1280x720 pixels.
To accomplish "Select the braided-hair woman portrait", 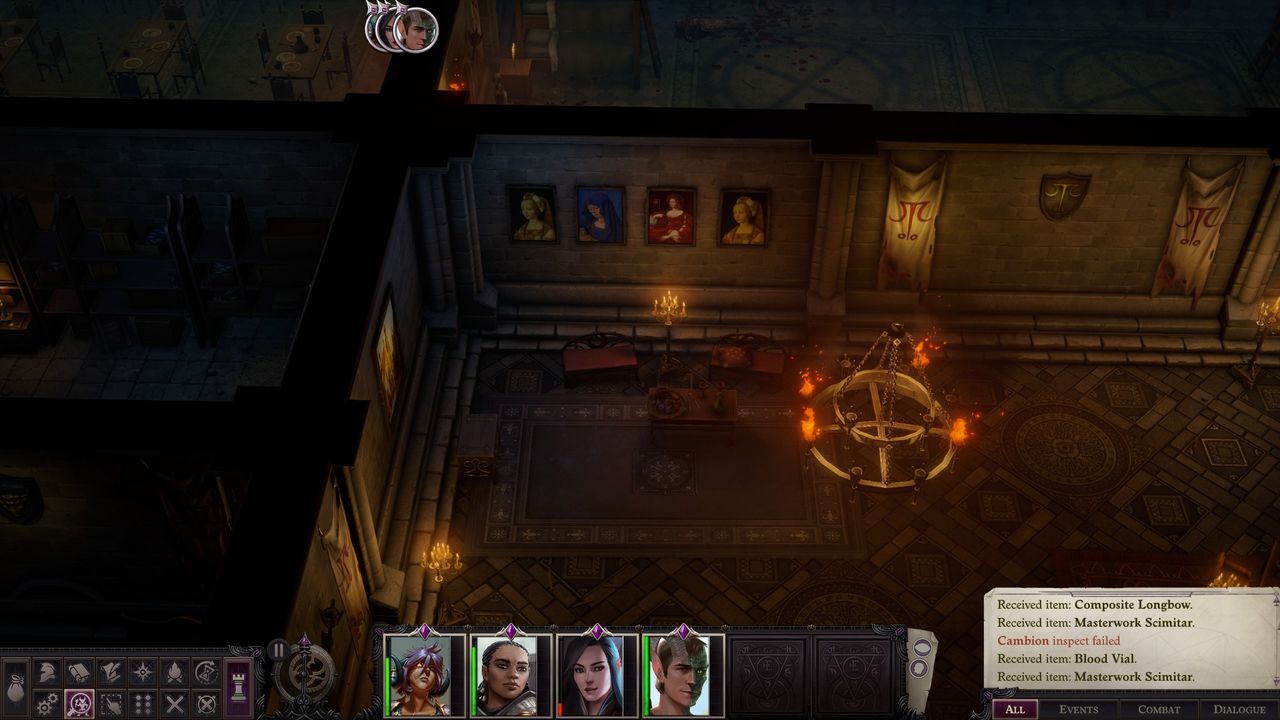I will click(511, 676).
